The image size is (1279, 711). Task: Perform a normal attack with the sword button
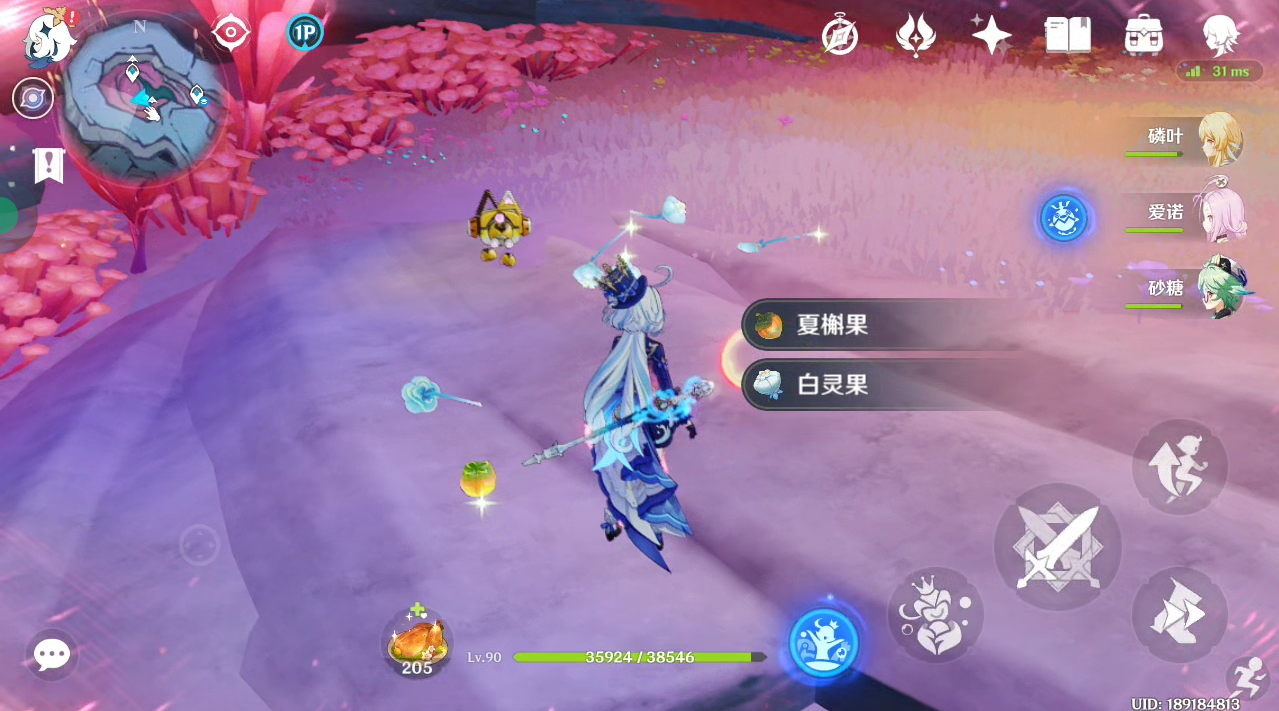pos(1057,547)
